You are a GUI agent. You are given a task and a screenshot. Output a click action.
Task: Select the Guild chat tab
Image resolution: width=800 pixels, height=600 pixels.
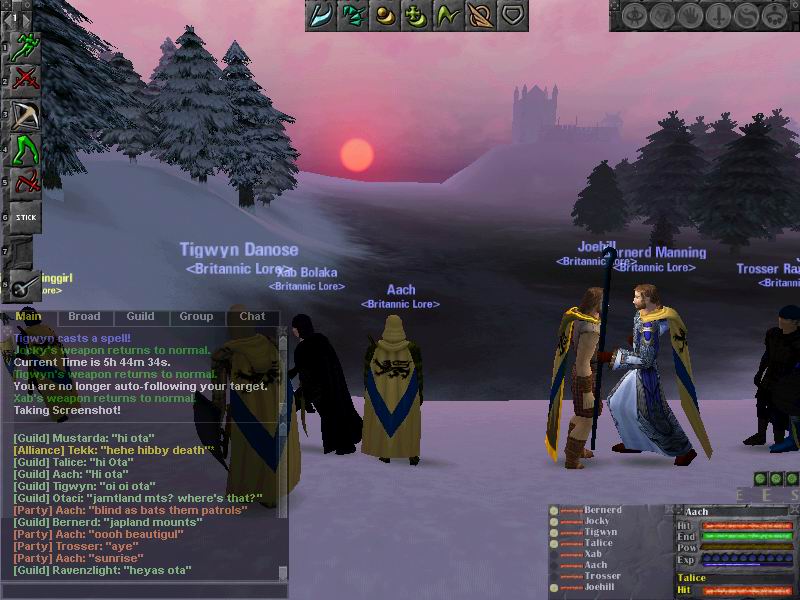(x=140, y=317)
